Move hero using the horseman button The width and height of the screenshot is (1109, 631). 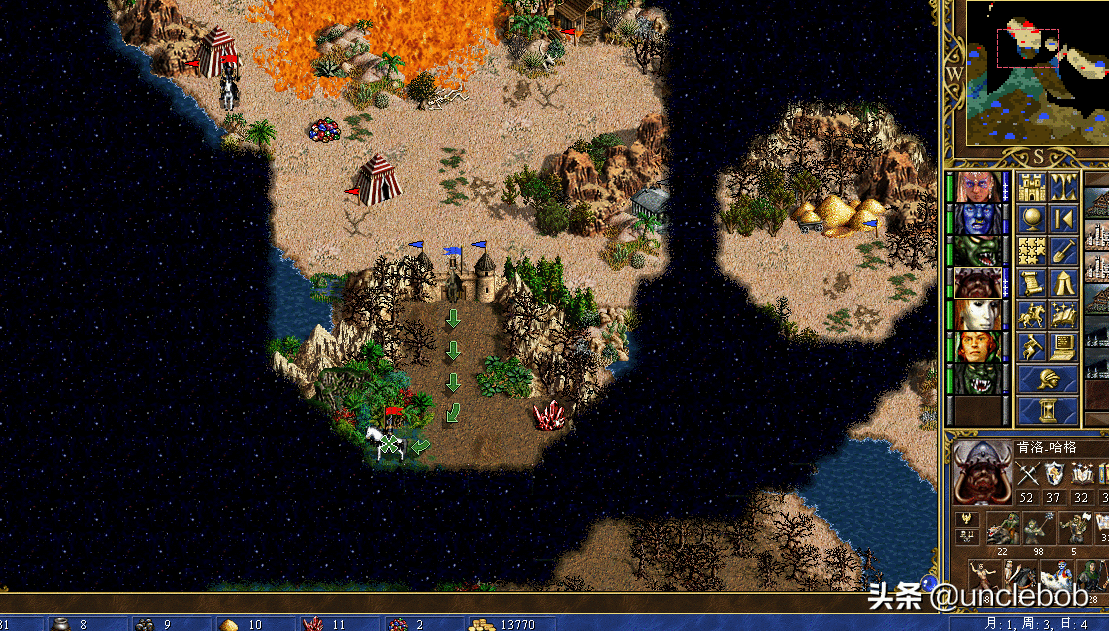1031,315
